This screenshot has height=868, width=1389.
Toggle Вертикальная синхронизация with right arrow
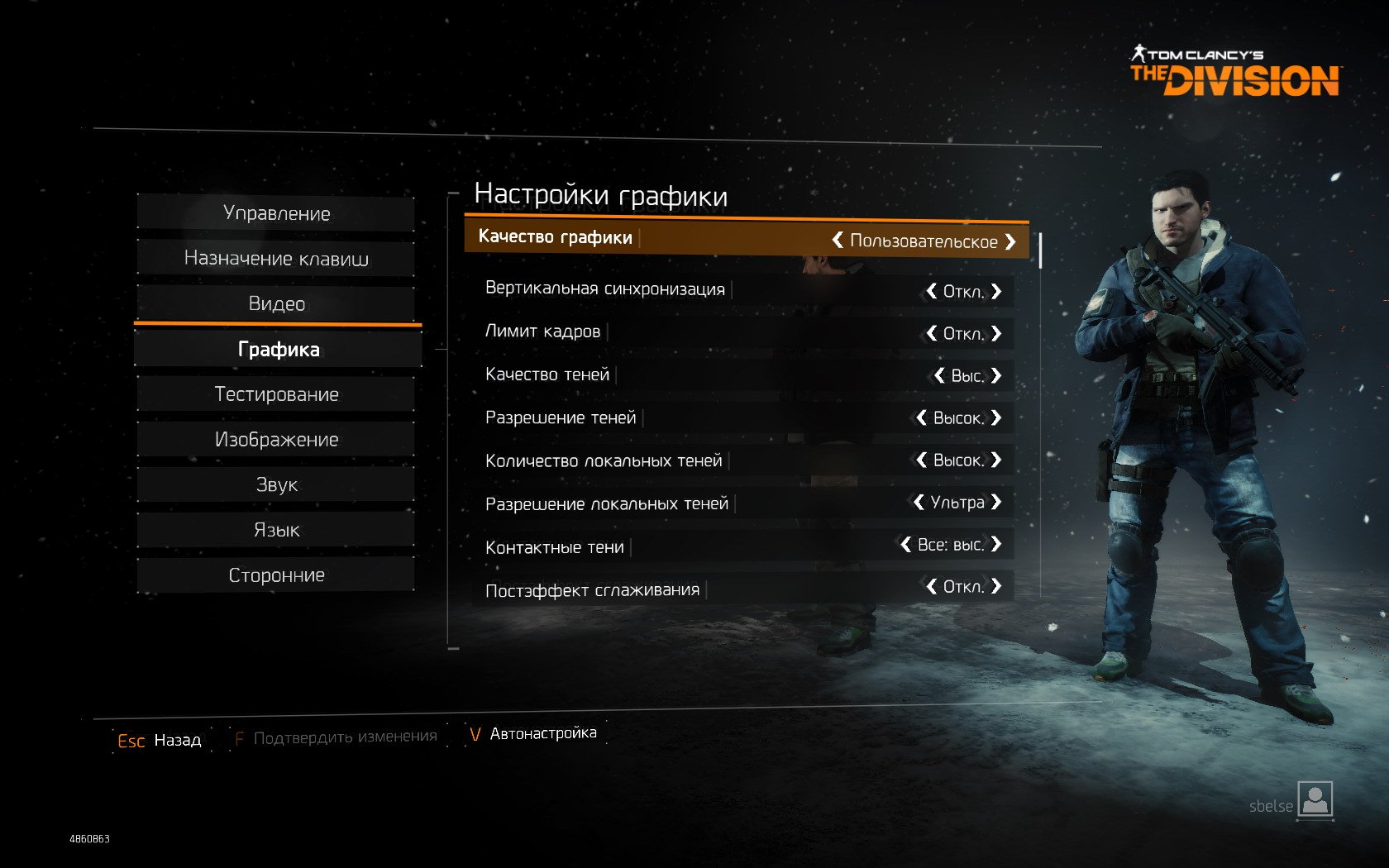(996, 291)
